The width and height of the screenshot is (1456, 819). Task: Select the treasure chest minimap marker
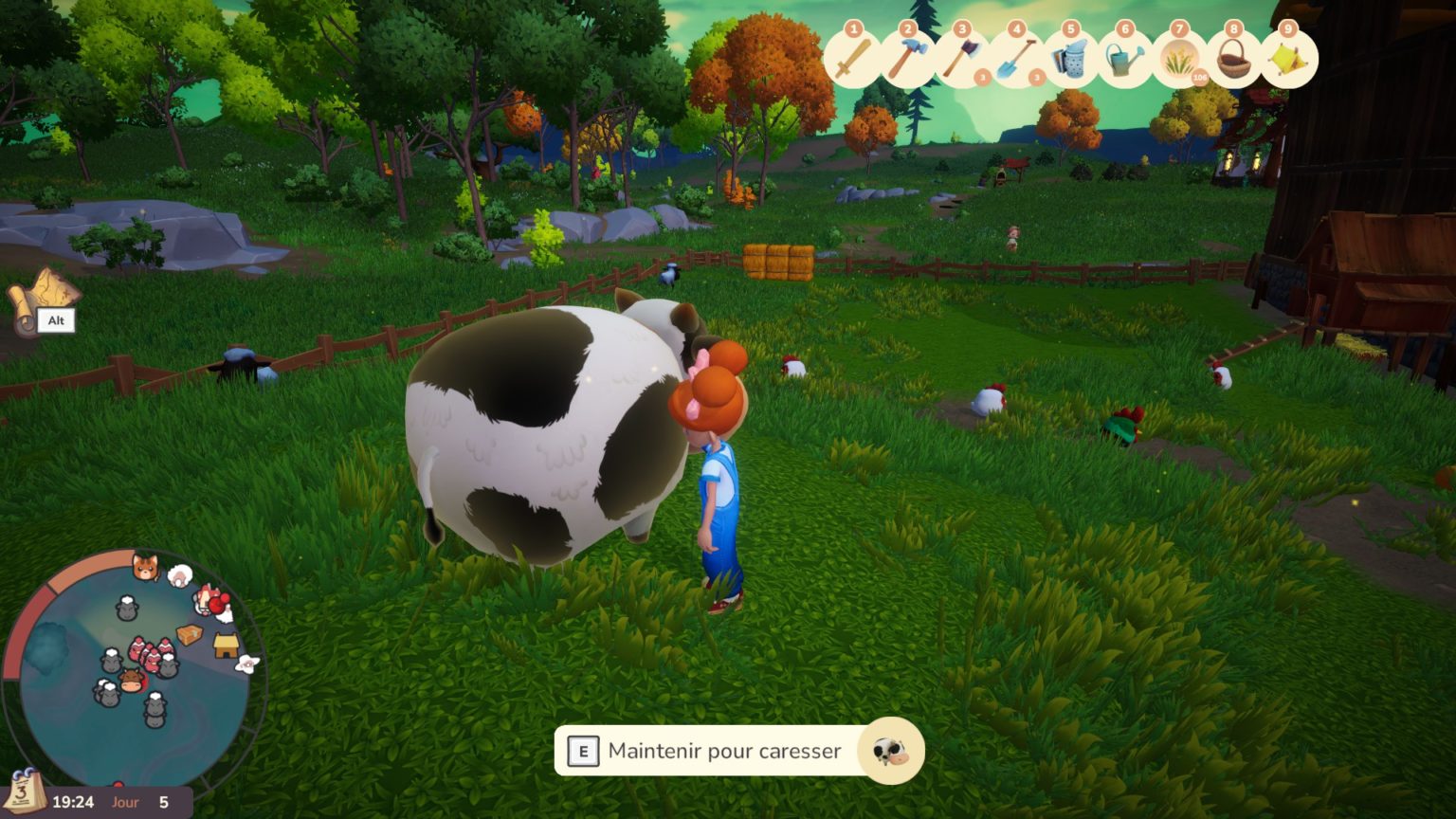point(190,634)
